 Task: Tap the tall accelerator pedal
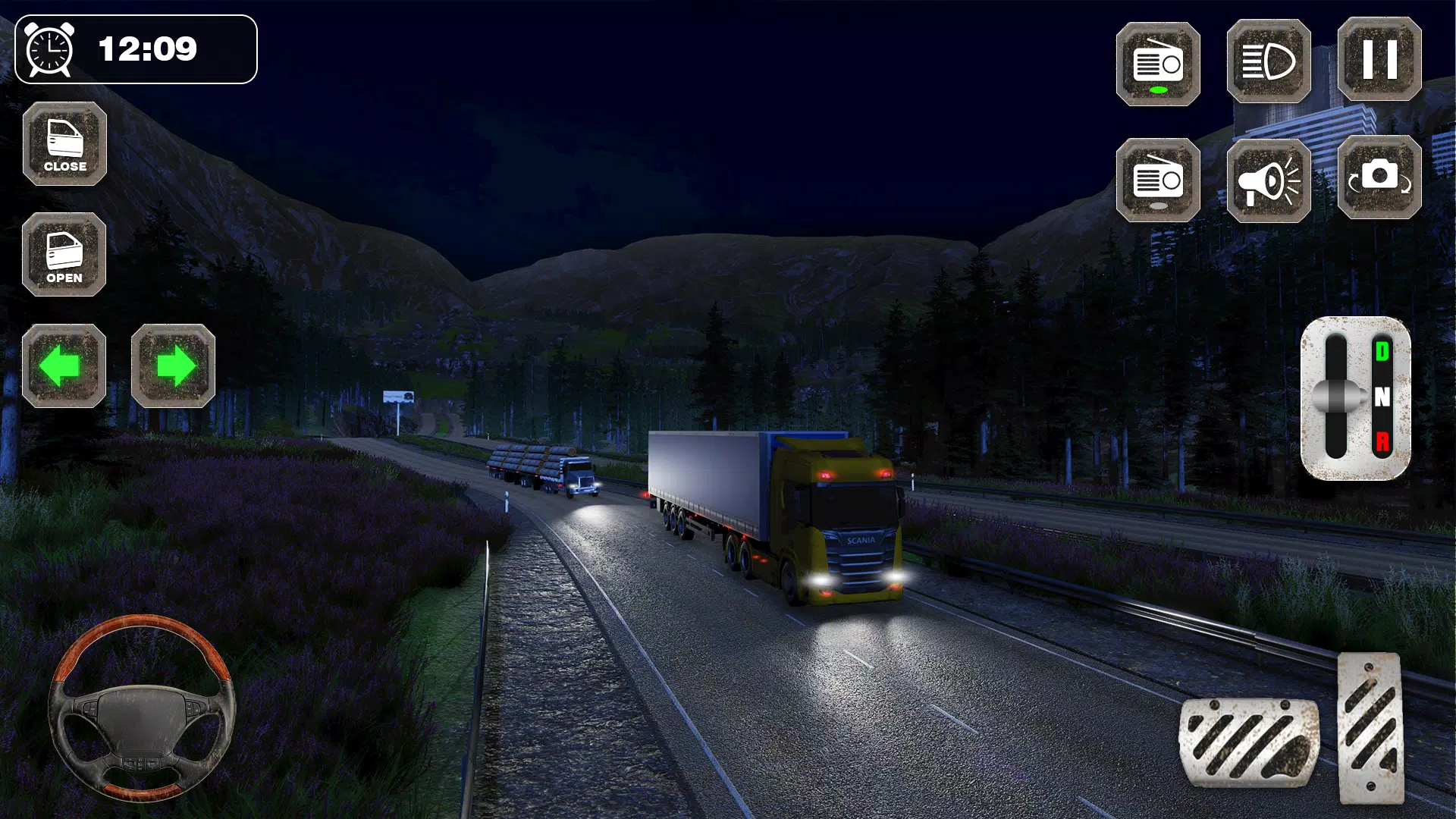1370,728
